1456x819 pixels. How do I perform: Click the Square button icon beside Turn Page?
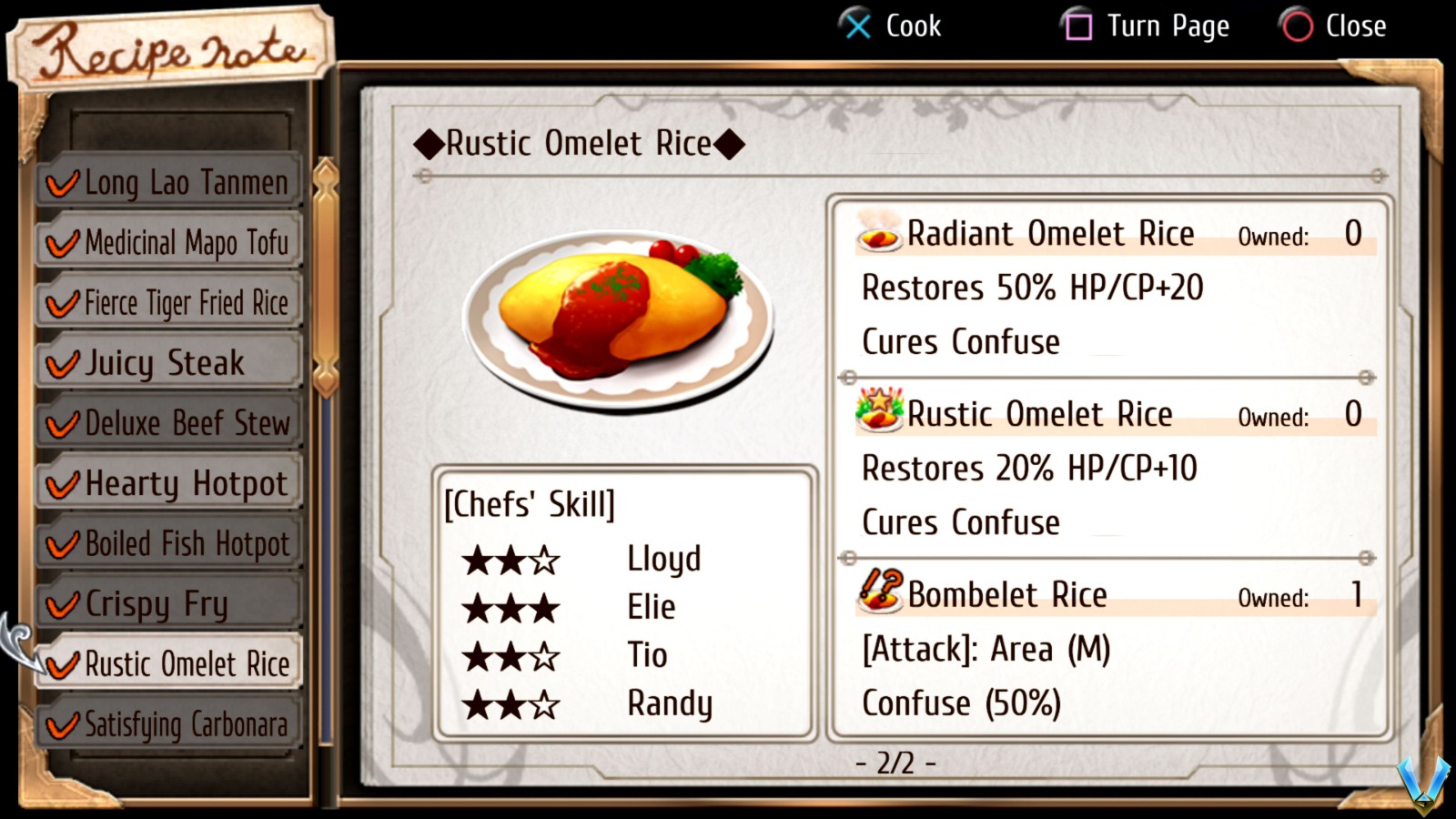click(x=1078, y=26)
